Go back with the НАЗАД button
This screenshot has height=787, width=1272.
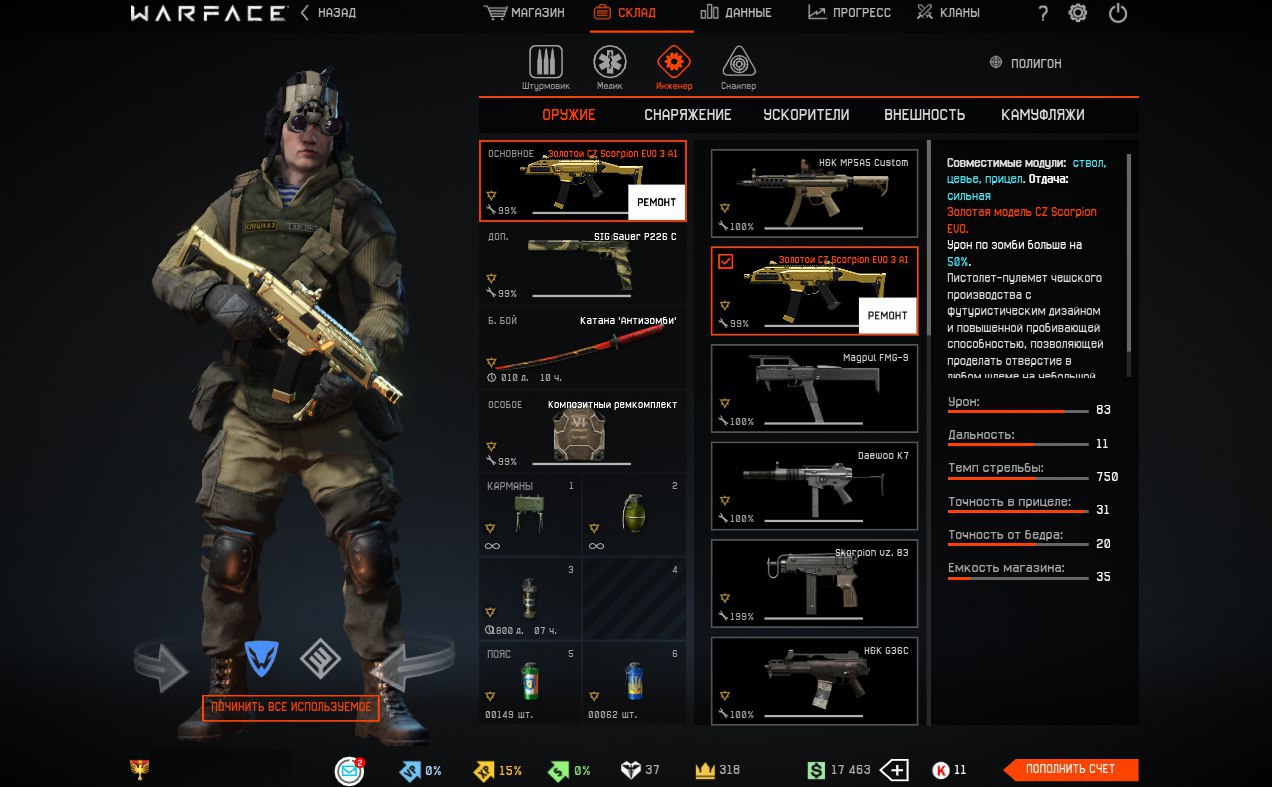[330, 13]
